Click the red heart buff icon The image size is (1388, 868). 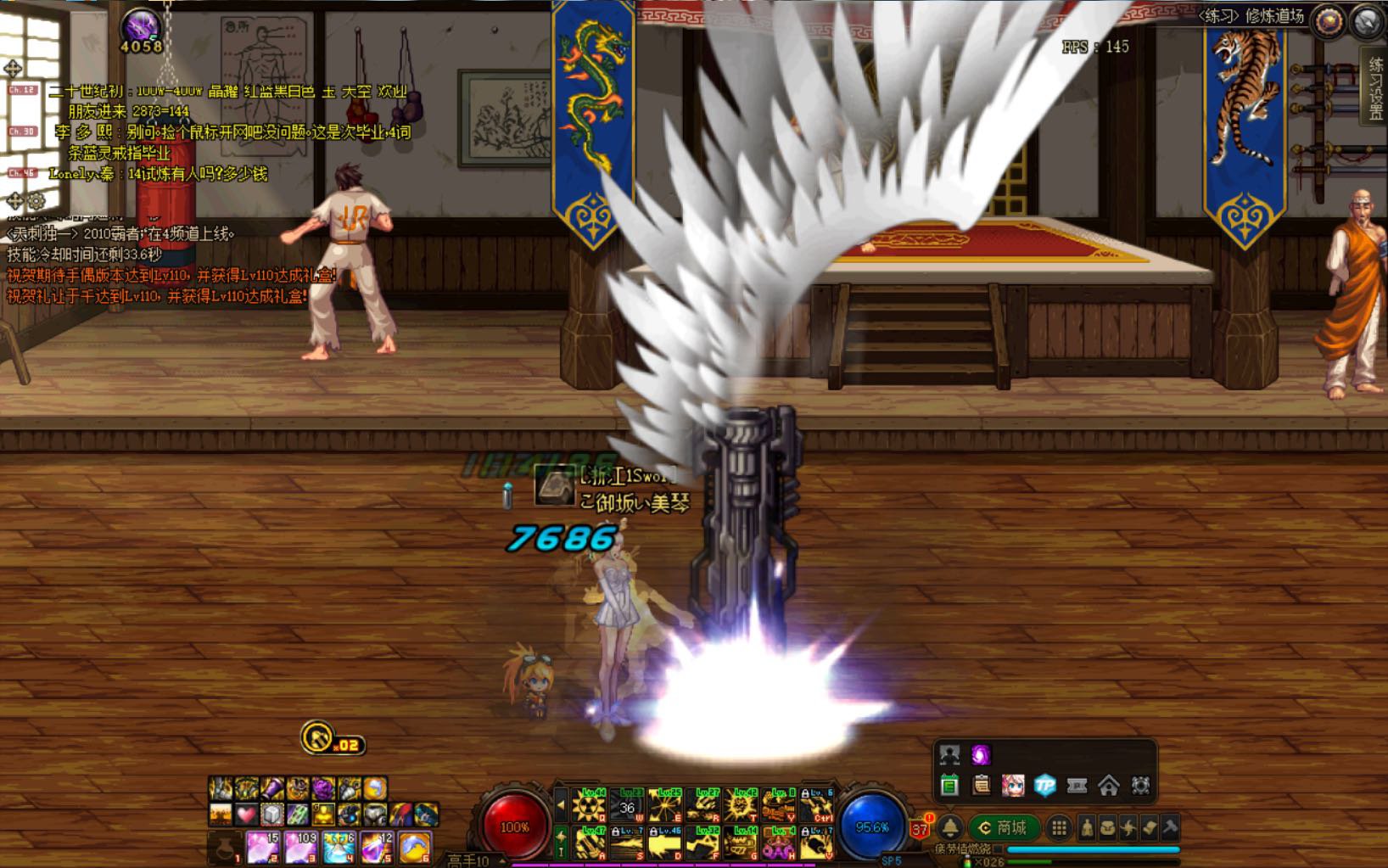click(246, 815)
